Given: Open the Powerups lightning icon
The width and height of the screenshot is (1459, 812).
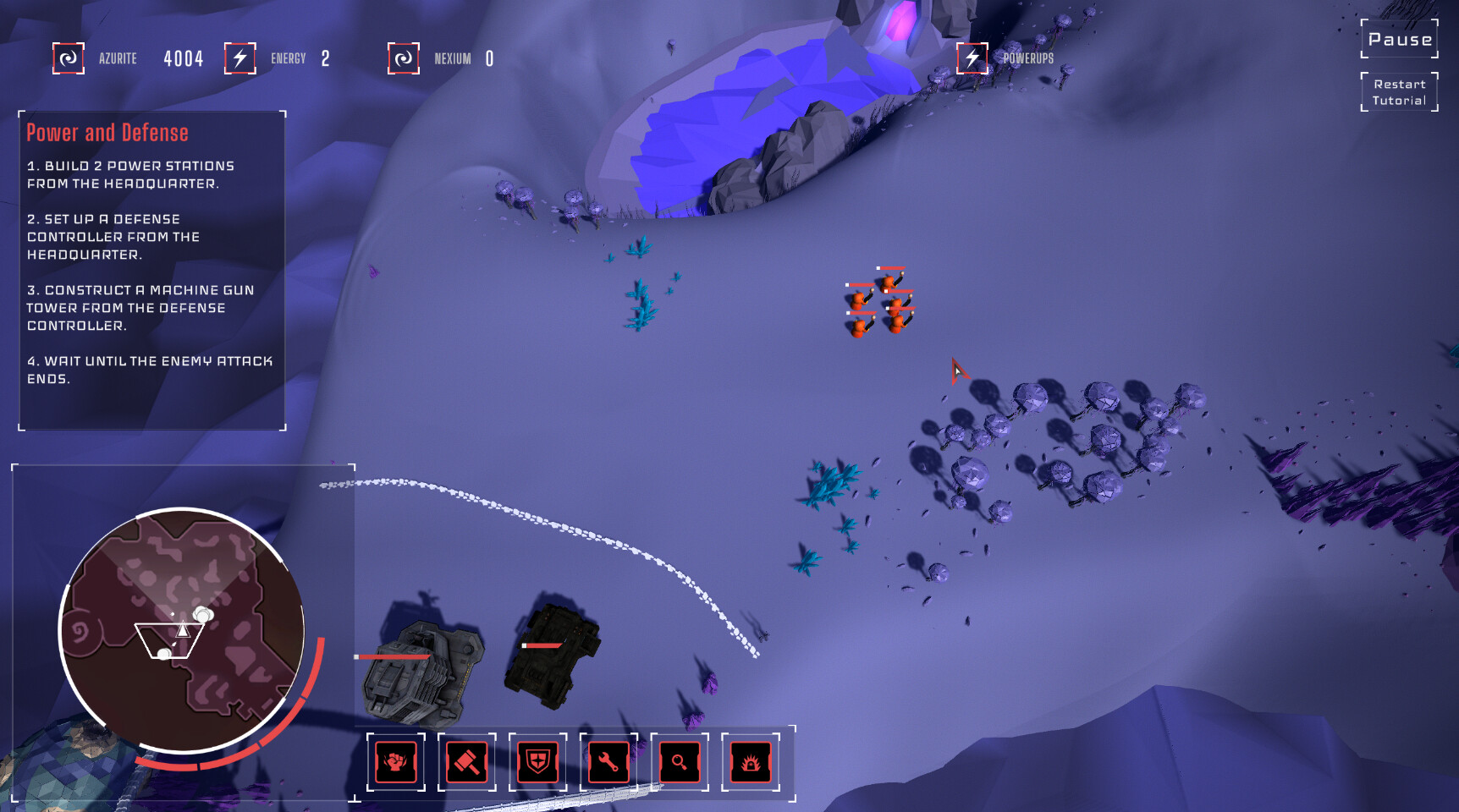Looking at the screenshot, I should (x=972, y=58).
